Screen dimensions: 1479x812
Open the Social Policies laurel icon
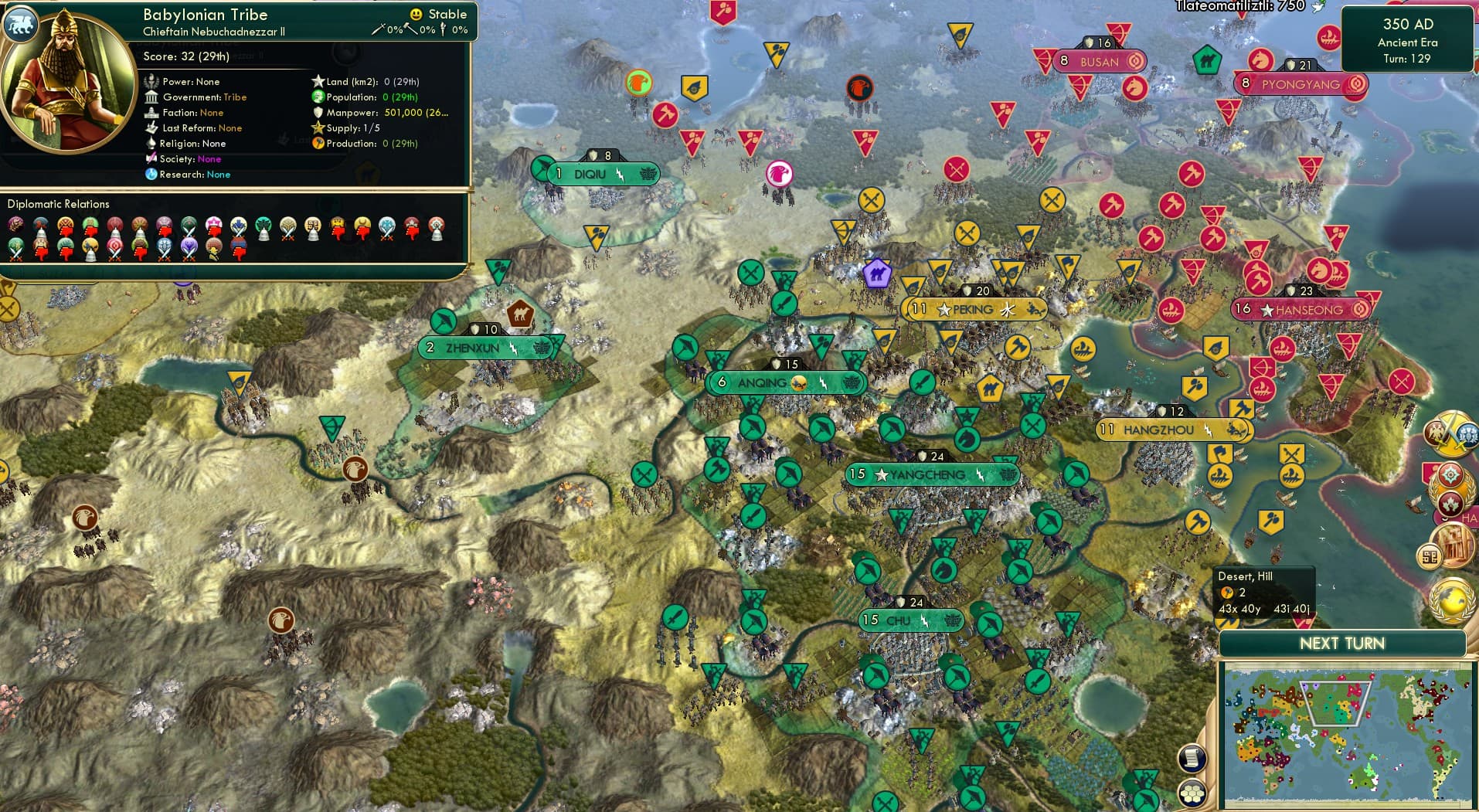point(1450,491)
